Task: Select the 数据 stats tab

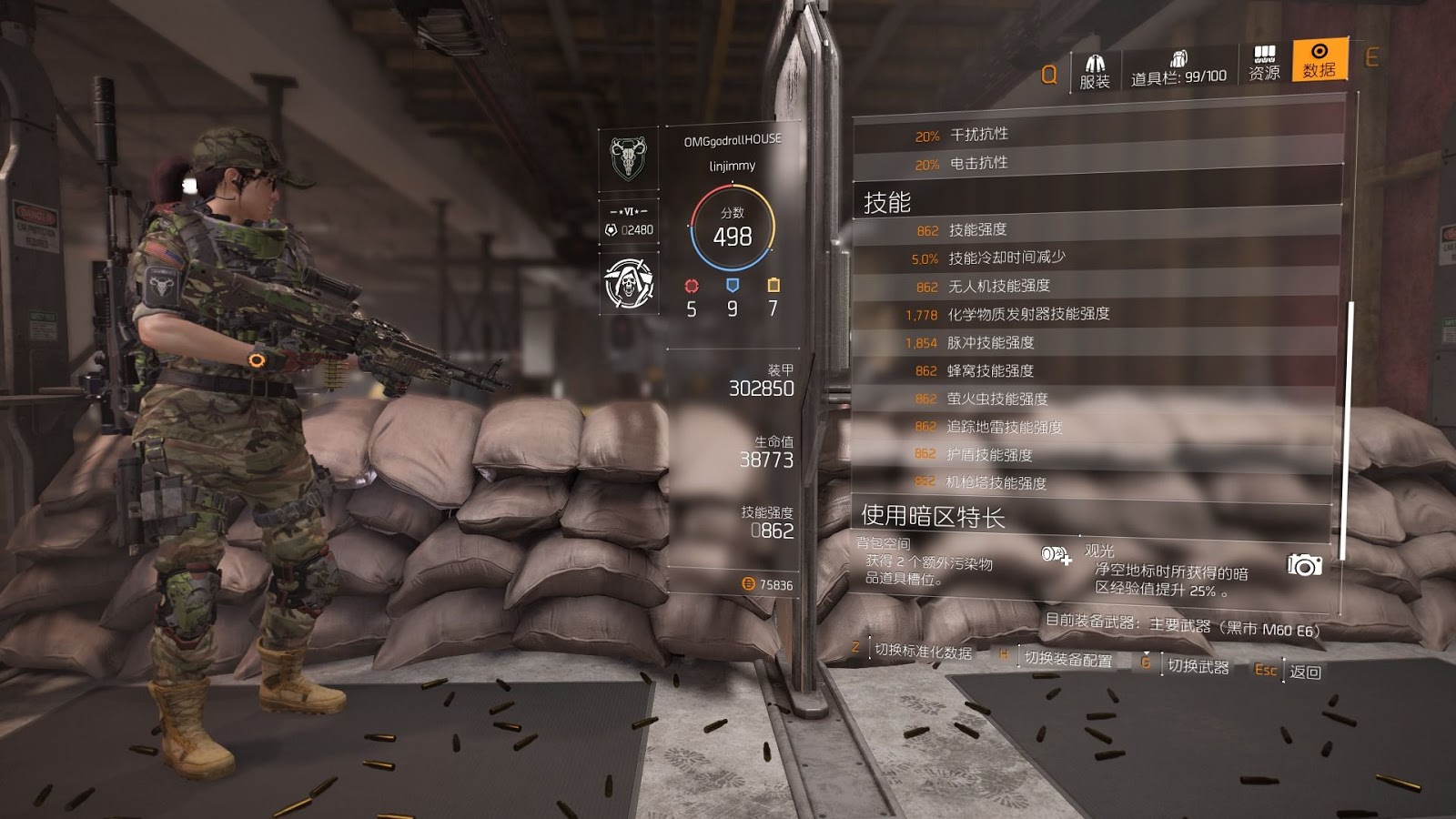Action: [1319, 61]
